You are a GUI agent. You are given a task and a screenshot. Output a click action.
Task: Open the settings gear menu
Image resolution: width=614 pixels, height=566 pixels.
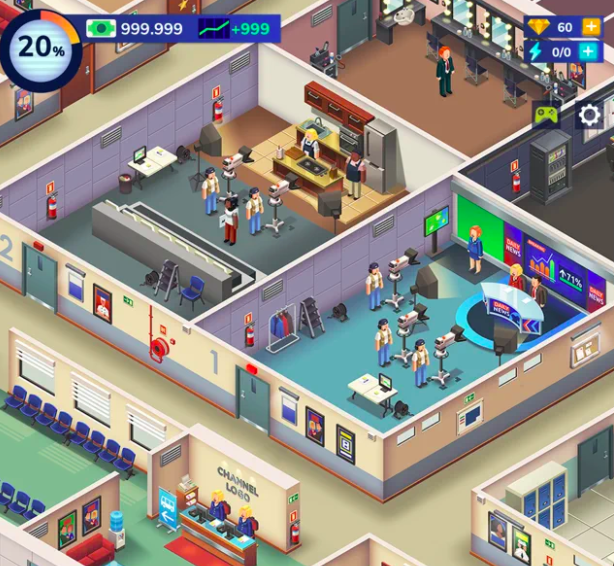click(x=590, y=115)
